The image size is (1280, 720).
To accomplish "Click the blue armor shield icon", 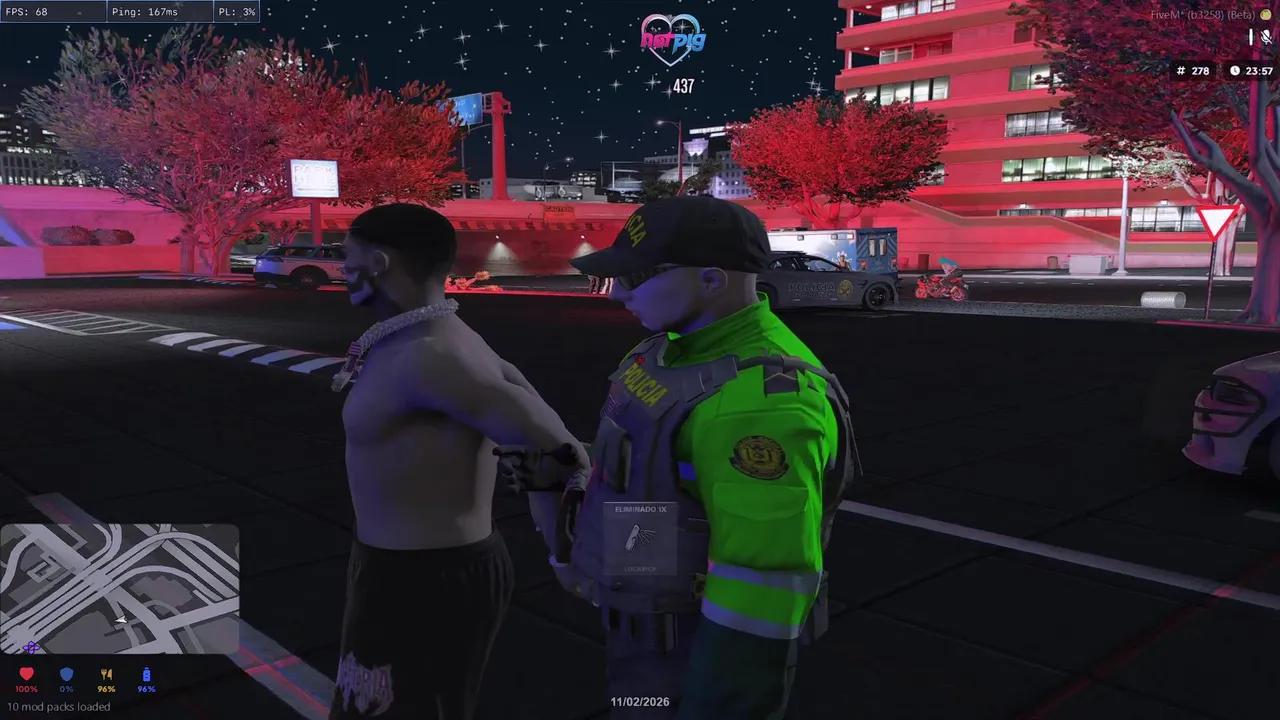I will pos(66,675).
